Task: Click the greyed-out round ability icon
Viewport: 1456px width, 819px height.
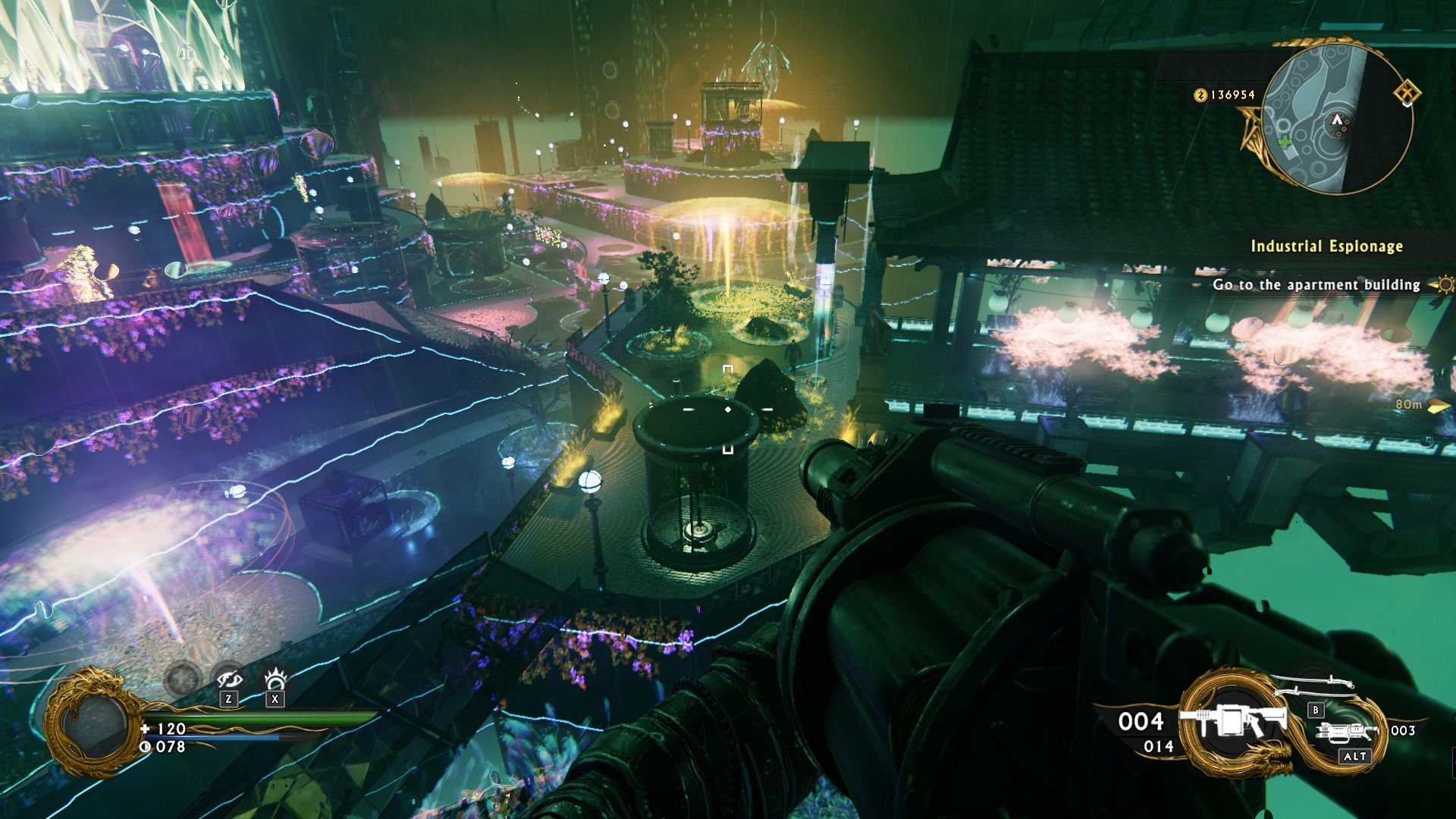Action: (x=182, y=678)
